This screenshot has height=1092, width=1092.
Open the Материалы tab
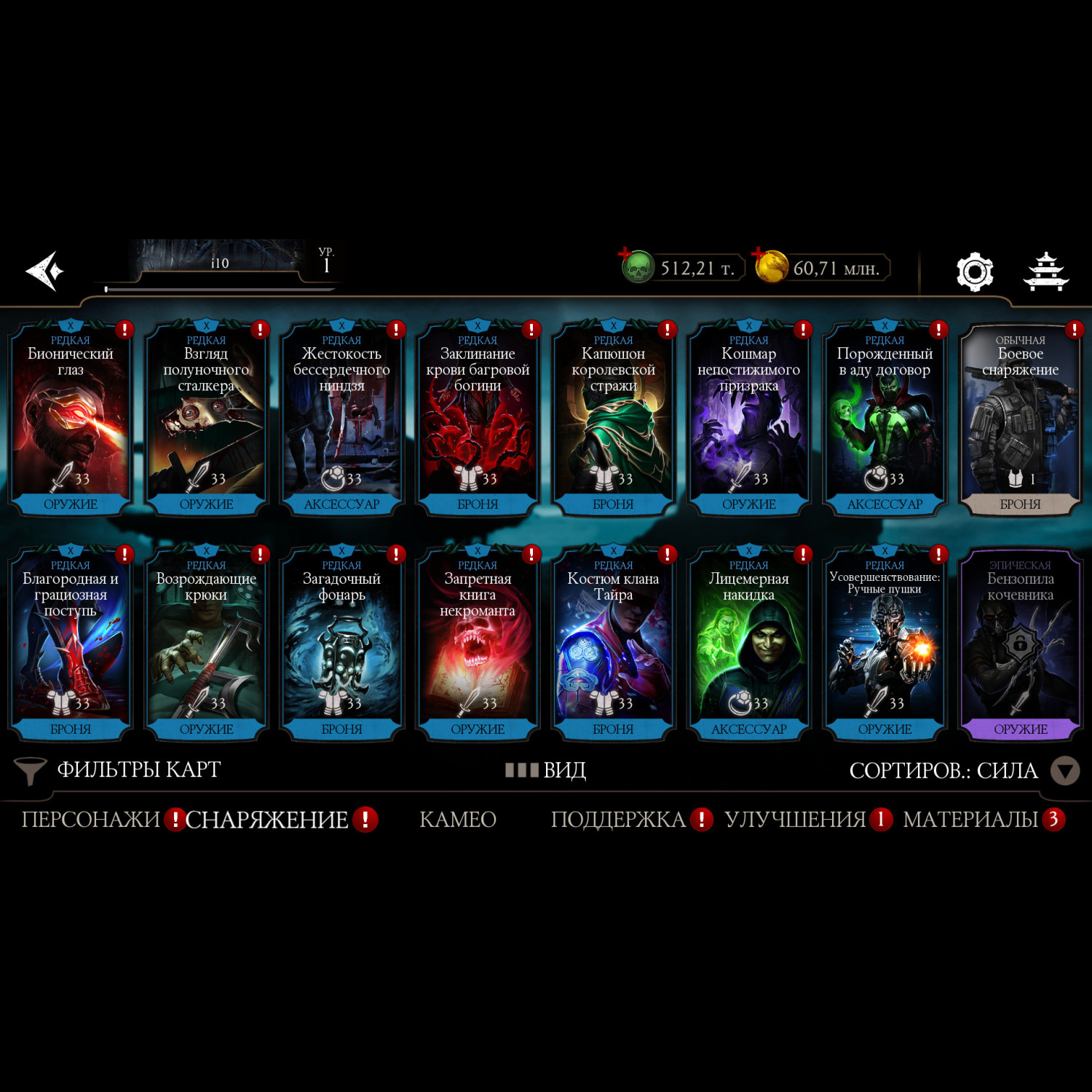click(970, 820)
